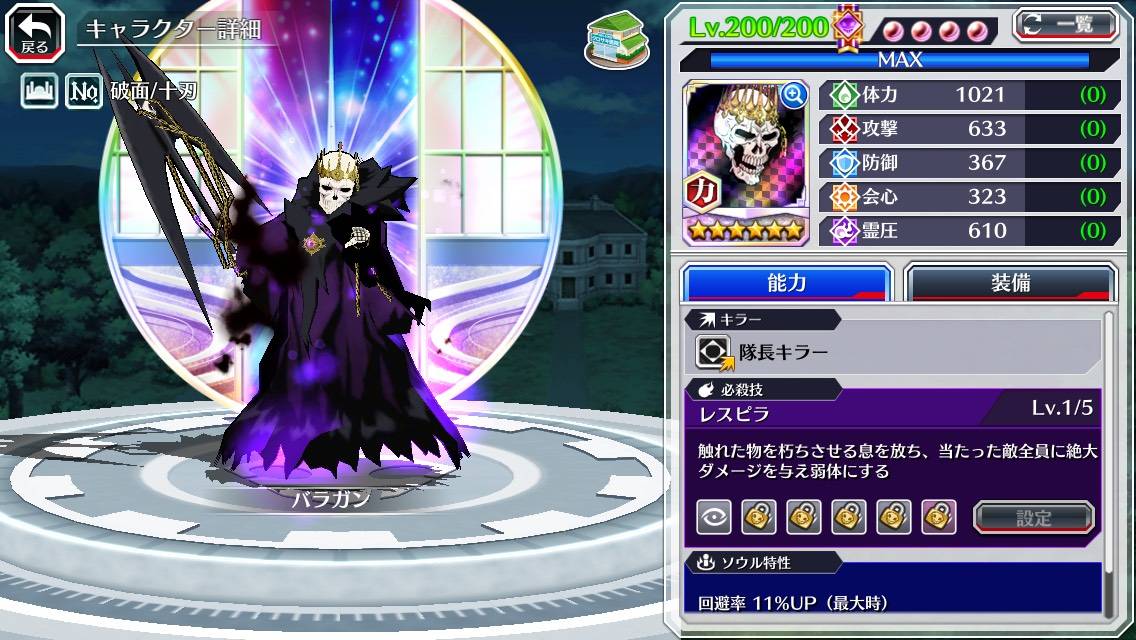Switch to the 能力 tab
This screenshot has height=640, width=1136.
(x=786, y=283)
